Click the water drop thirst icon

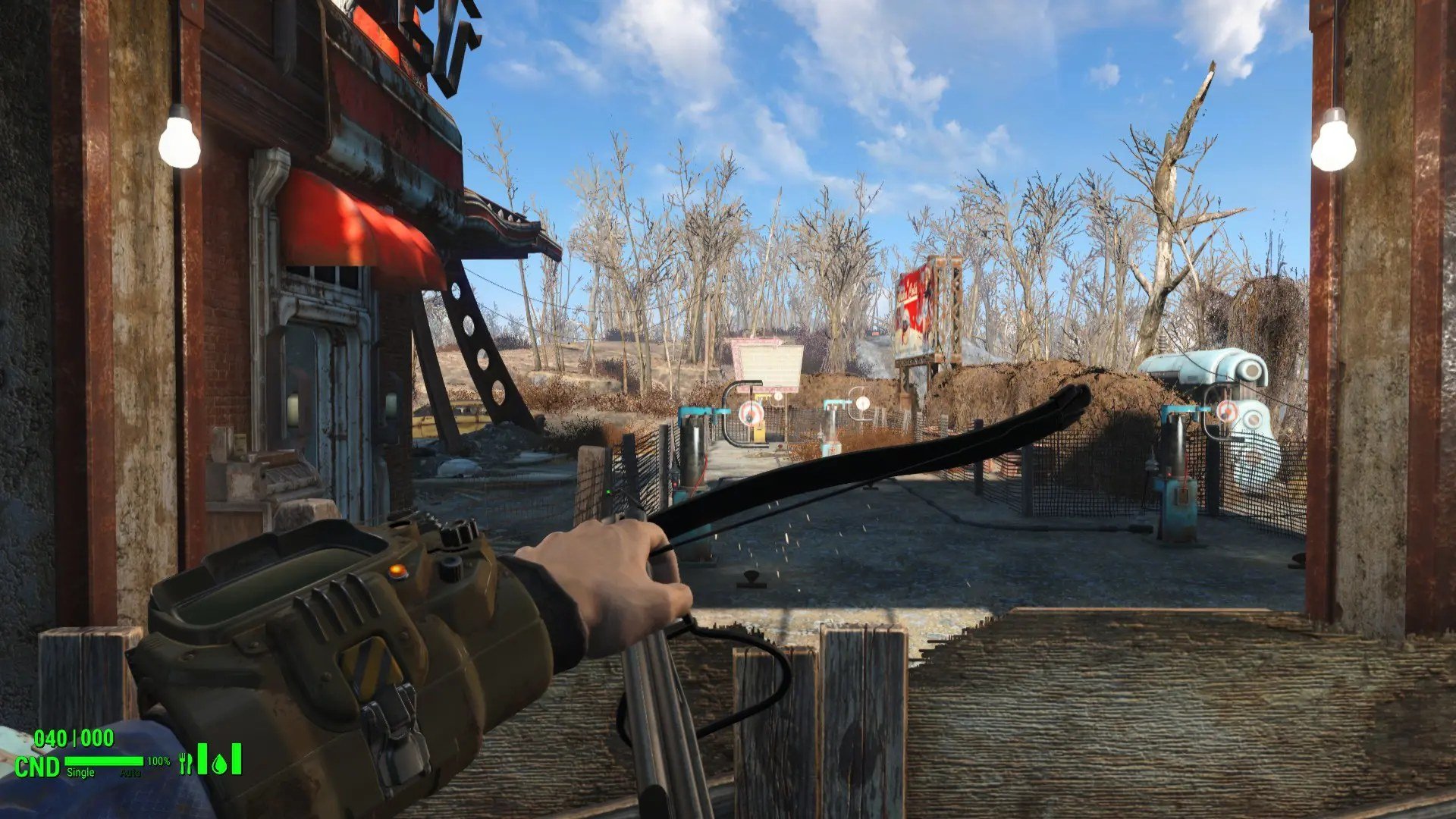(220, 763)
